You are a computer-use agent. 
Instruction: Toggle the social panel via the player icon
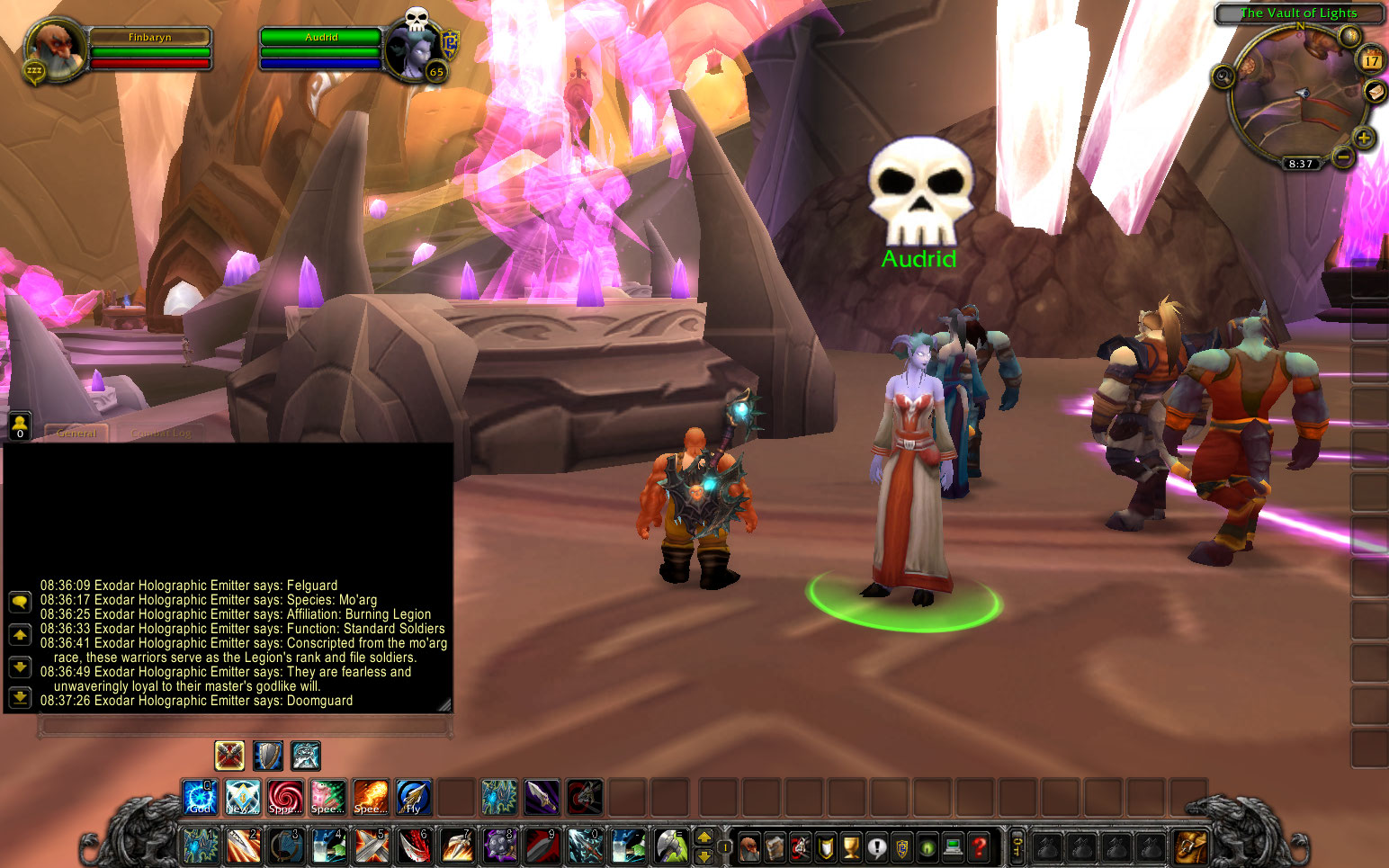(x=19, y=425)
